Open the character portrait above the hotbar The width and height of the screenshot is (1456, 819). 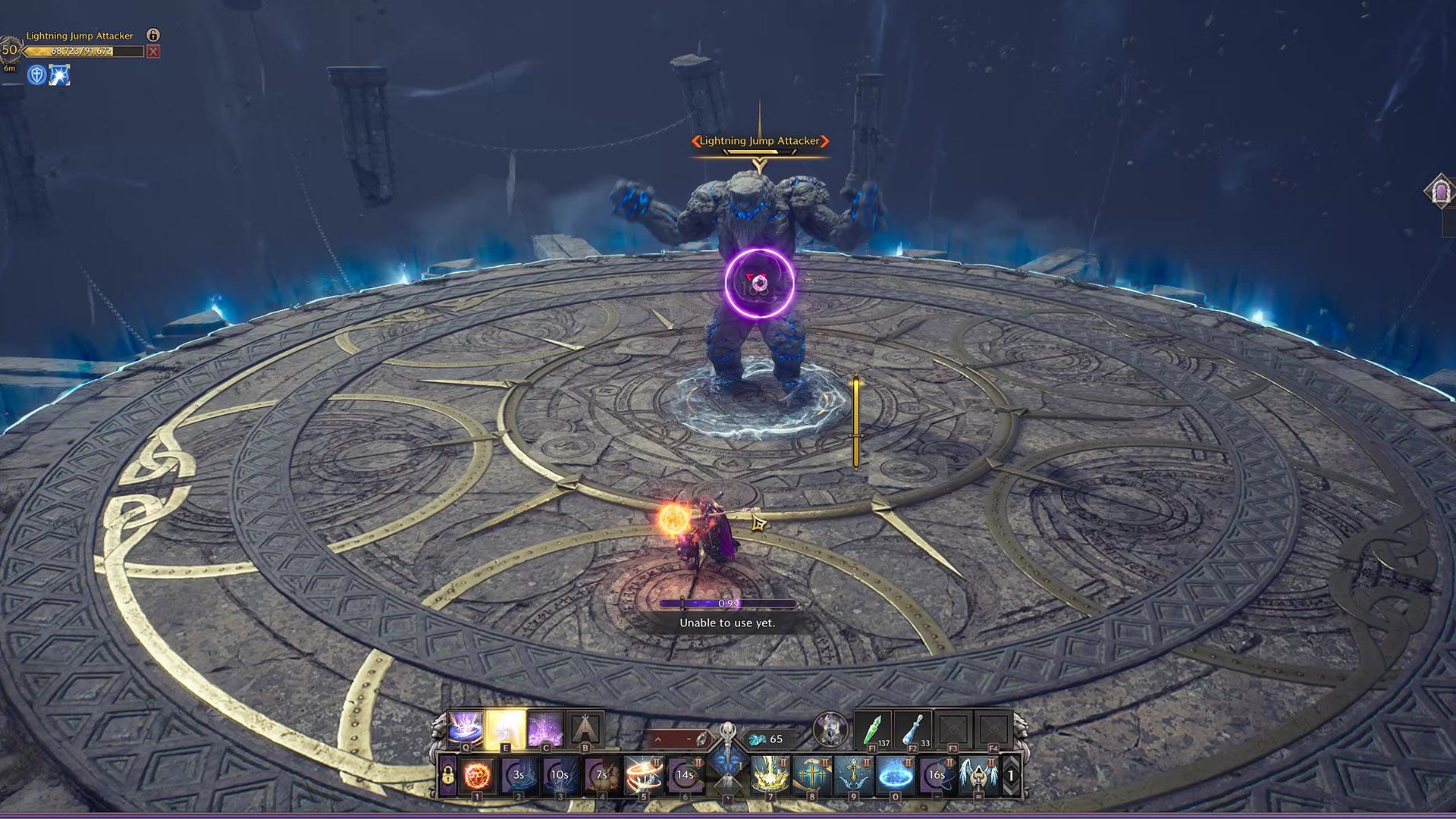coord(832,727)
